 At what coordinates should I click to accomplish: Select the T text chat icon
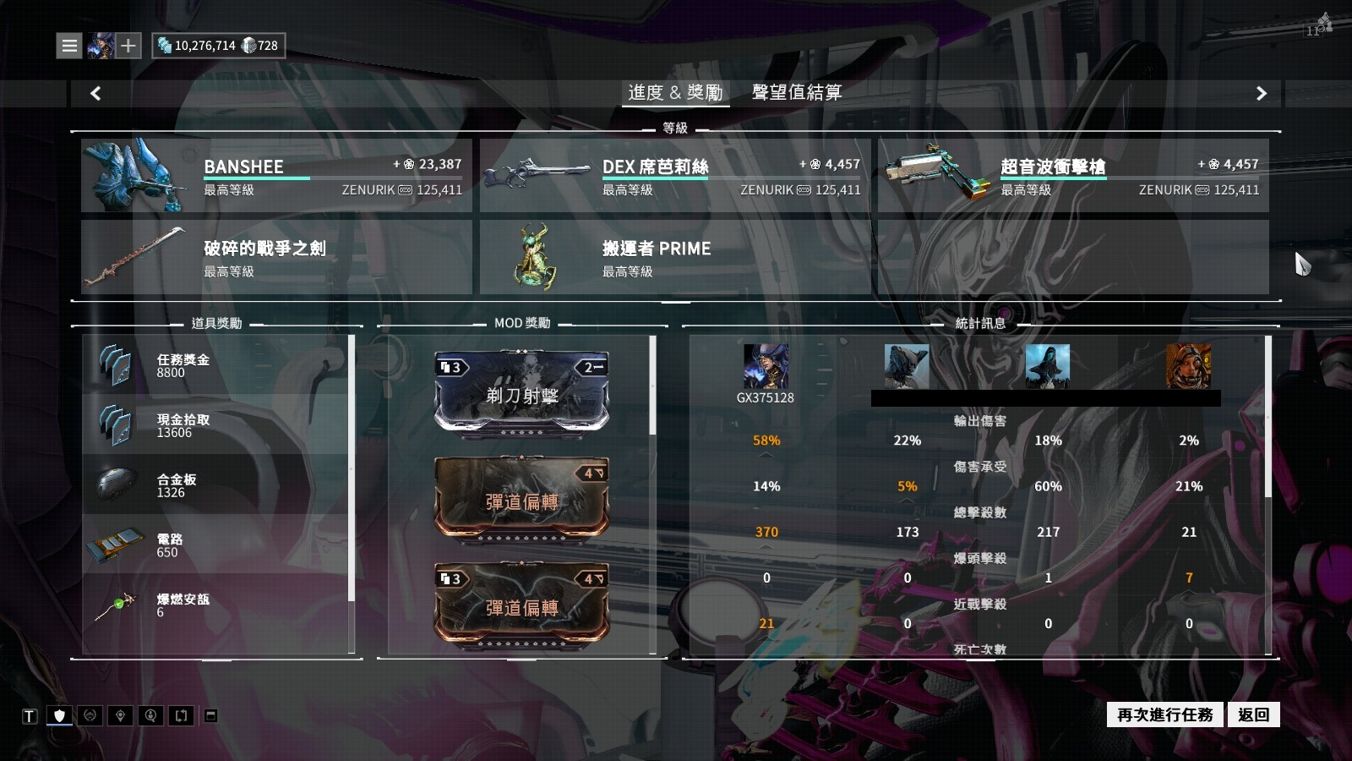[30, 716]
